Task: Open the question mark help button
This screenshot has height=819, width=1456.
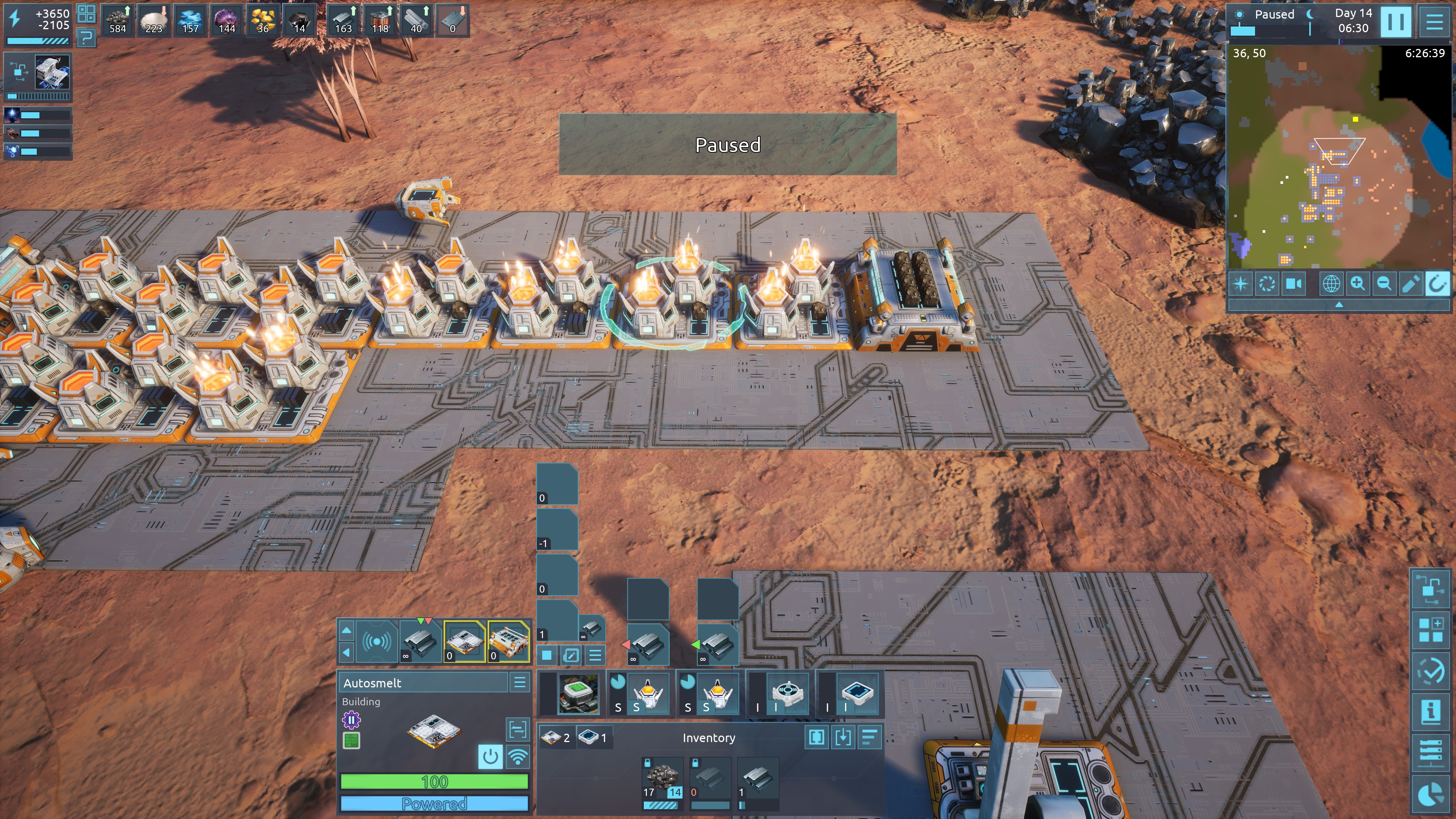Action: [x=86, y=38]
